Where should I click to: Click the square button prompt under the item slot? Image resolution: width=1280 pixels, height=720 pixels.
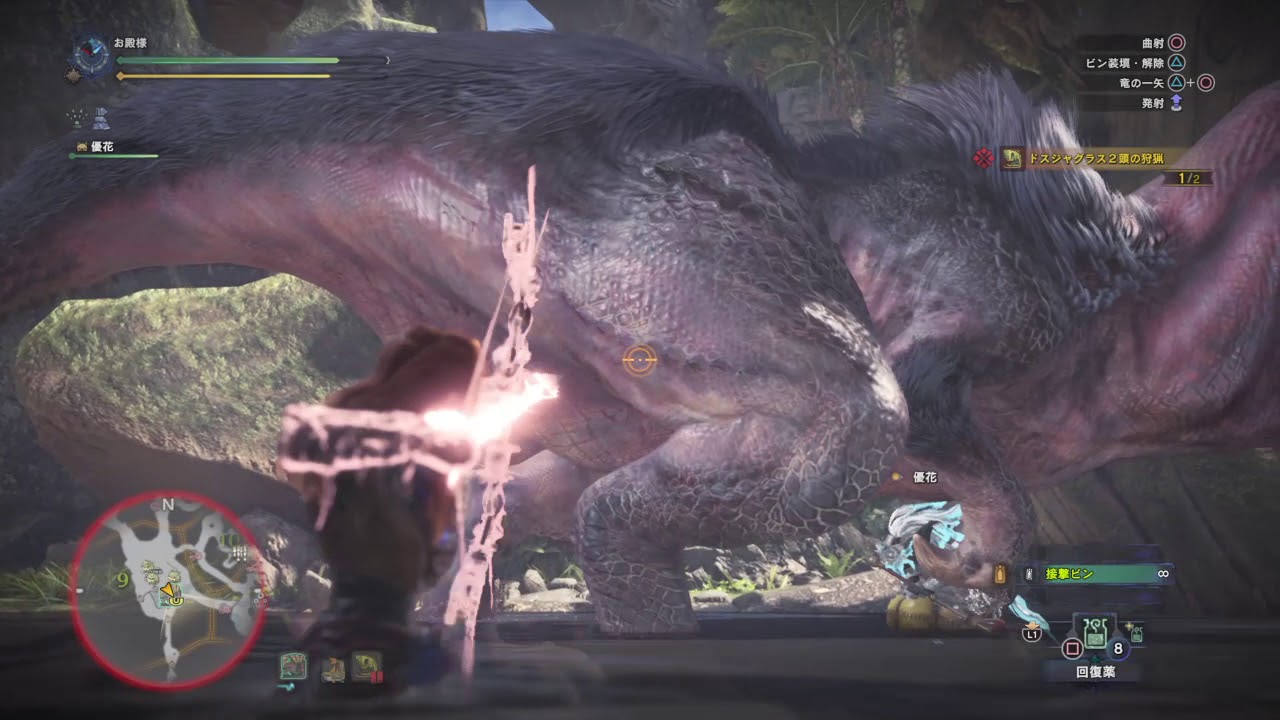pyautogui.click(x=1071, y=649)
